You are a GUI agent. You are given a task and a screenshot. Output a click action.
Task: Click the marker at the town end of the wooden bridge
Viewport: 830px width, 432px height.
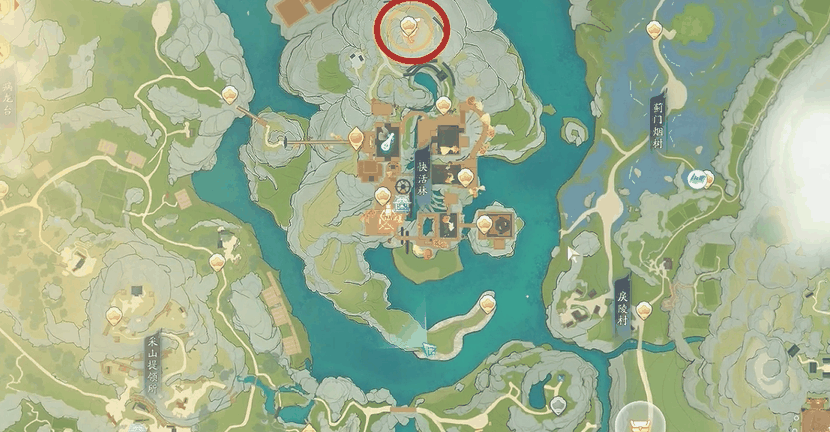354,138
